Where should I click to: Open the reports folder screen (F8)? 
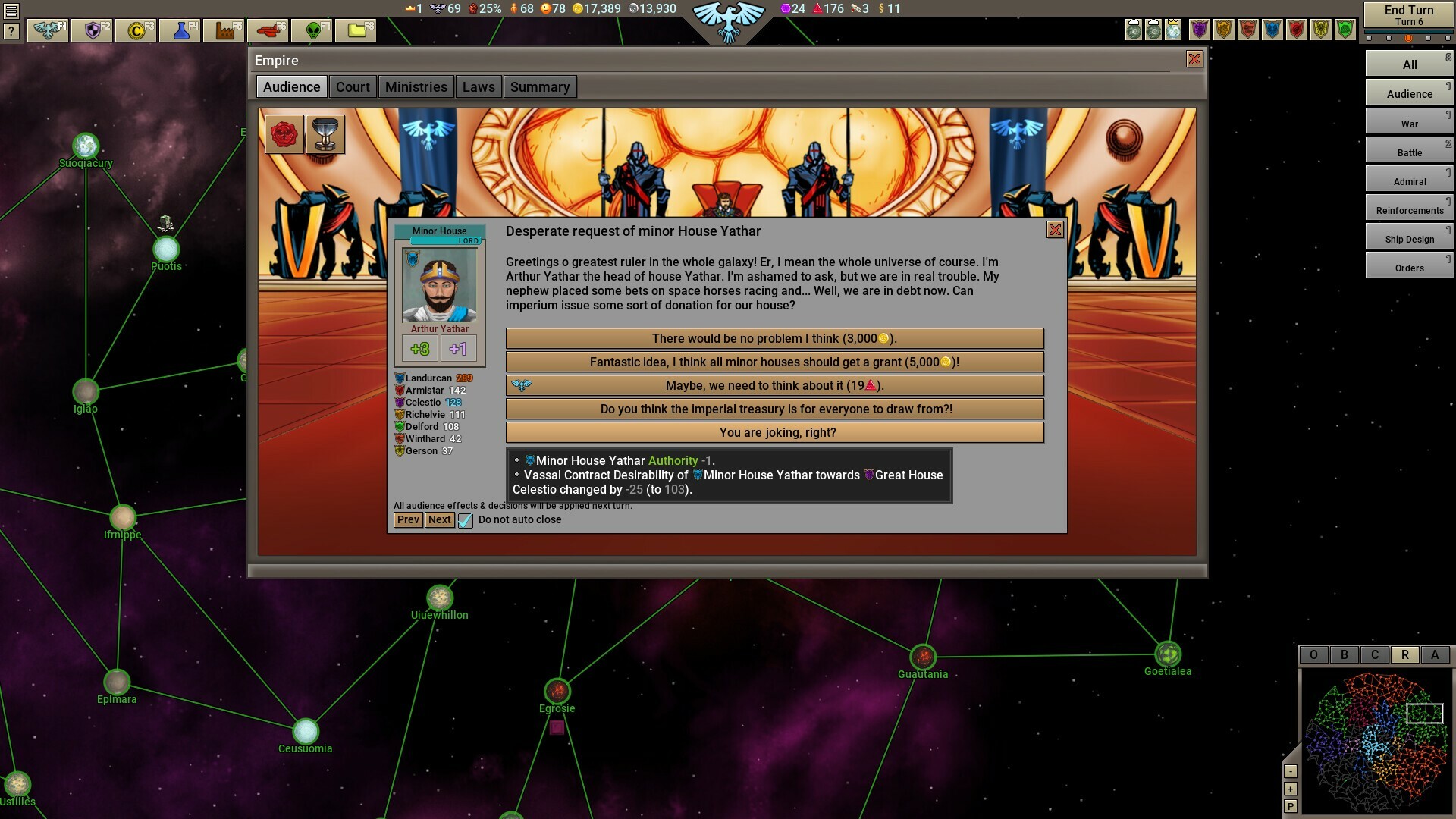pyautogui.click(x=358, y=30)
